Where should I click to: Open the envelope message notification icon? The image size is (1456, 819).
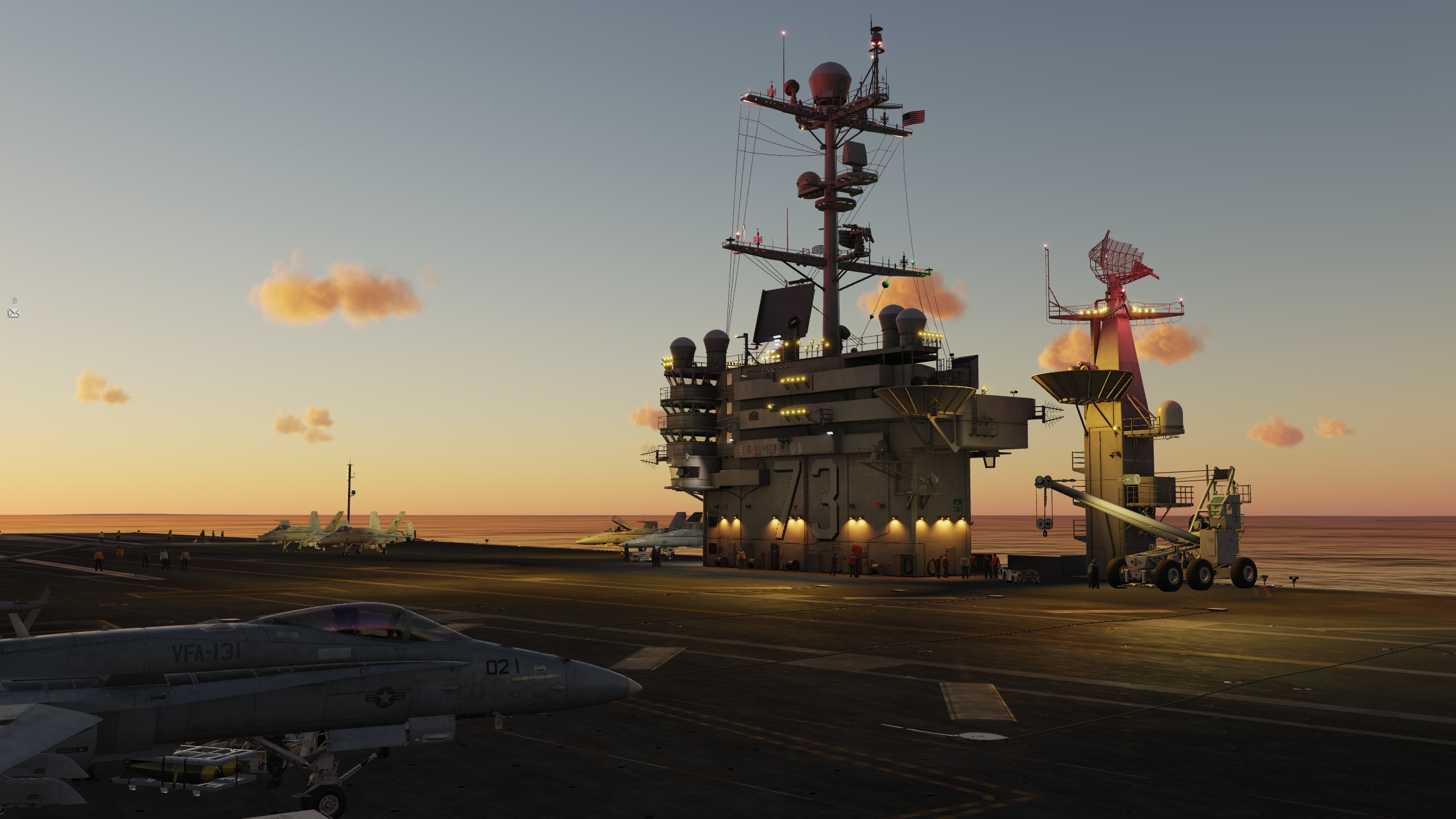[14, 313]
